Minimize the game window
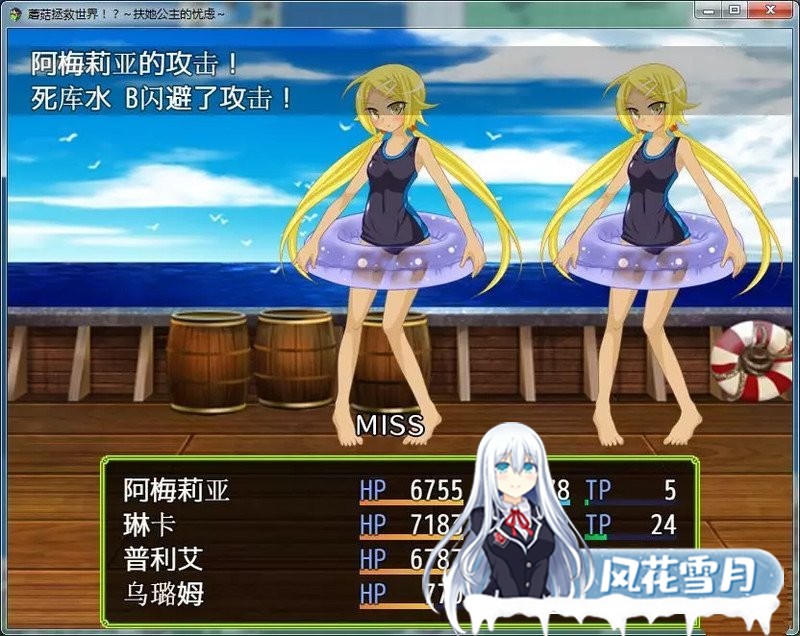Viewport: 800px width, 636px height. tap(709, 10)
